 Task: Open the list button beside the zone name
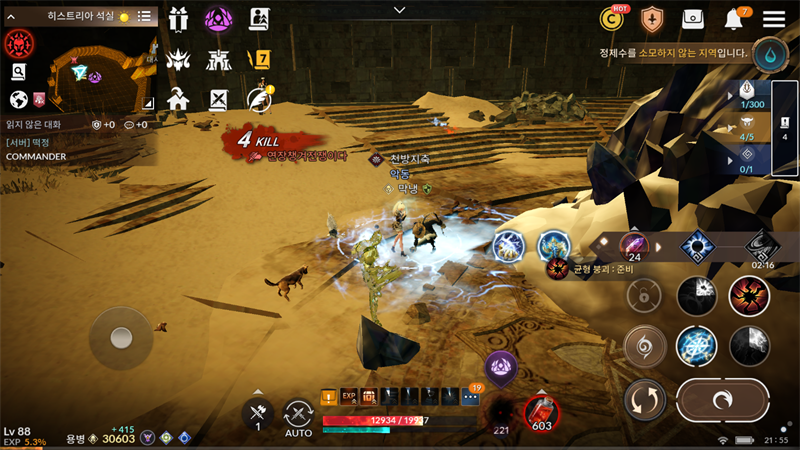tap(145, 17)
